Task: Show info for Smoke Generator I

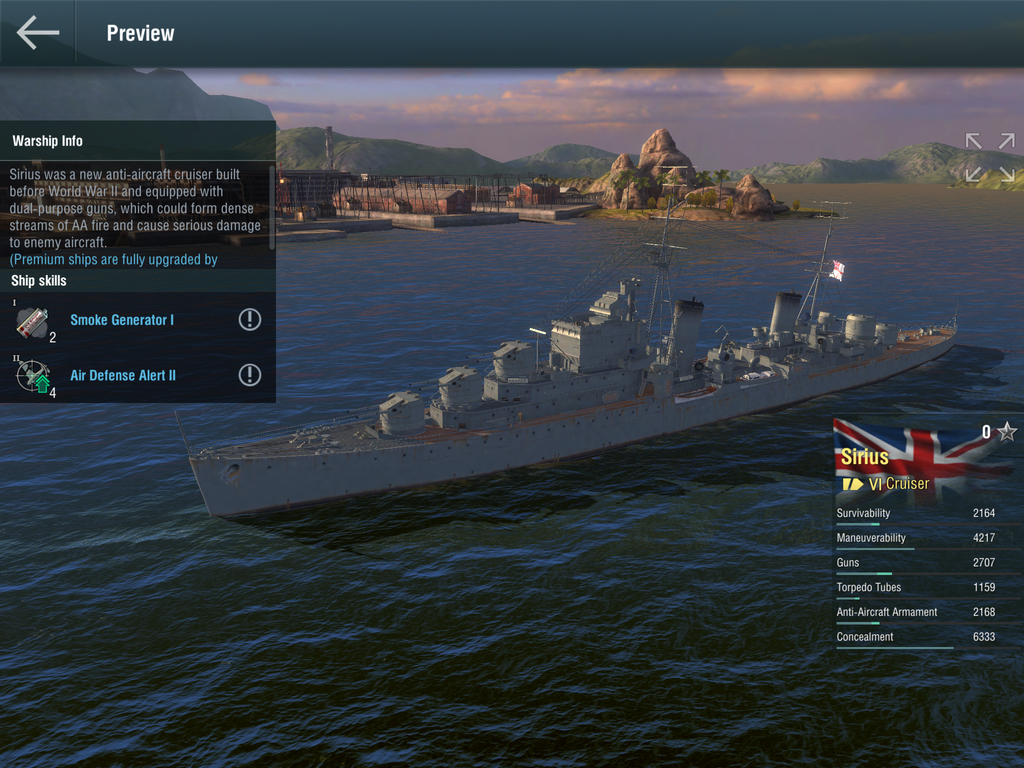Action: pyautogui.click(x=250, y=320)
